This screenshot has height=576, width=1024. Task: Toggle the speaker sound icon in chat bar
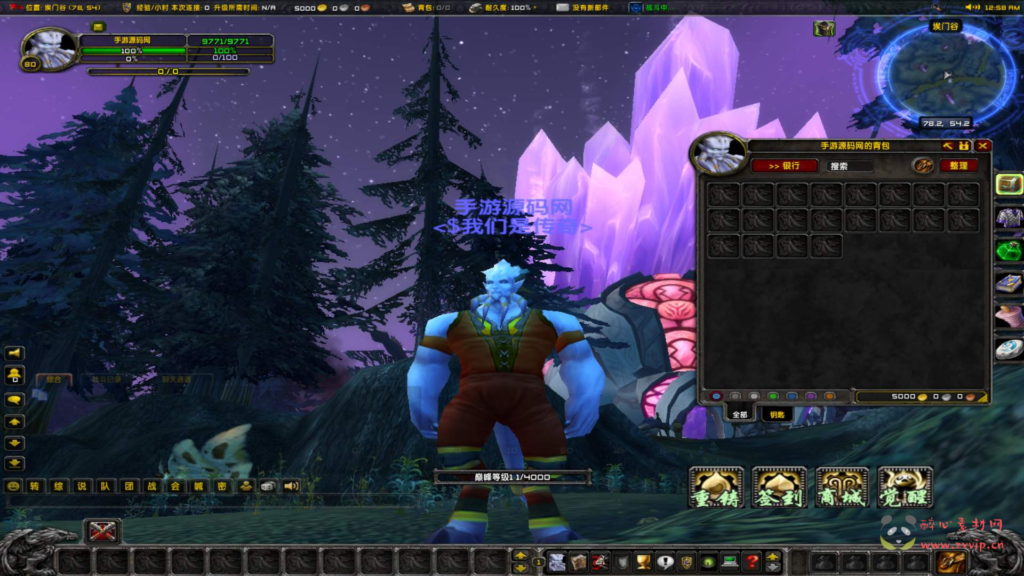pos(291,486)
